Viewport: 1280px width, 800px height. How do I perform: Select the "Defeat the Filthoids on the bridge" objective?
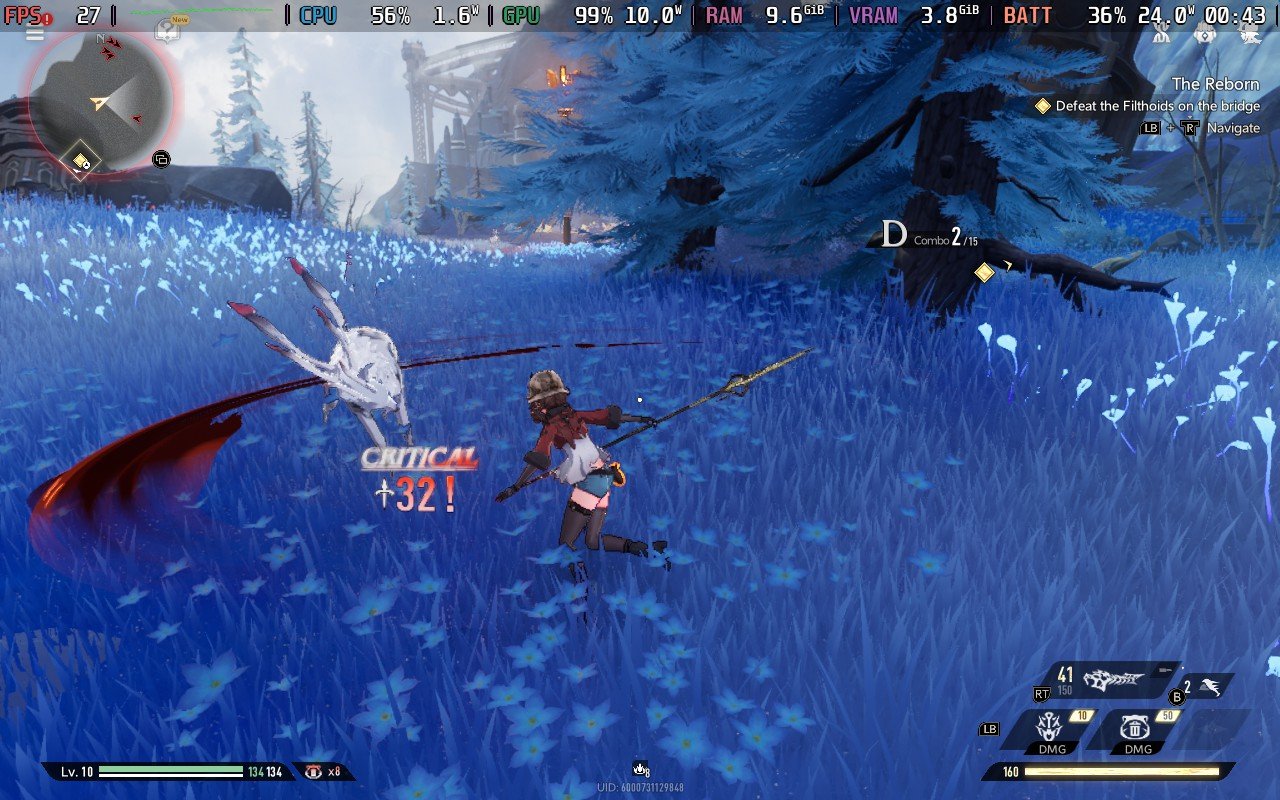pyautogui.click(x=1157, y=106)
